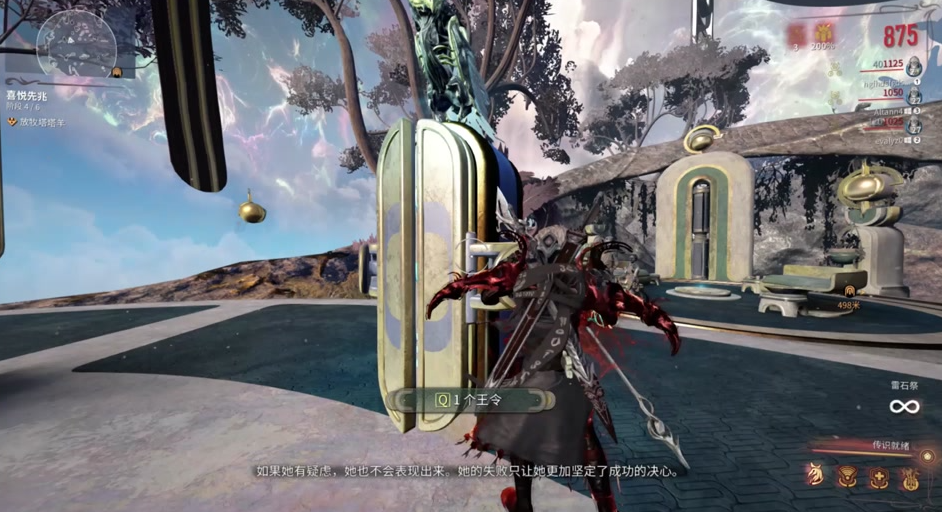Viewport: 942px width, 512px height.
Task: Click the red buff icon showing 3
Action: click(x=796, y=33)
